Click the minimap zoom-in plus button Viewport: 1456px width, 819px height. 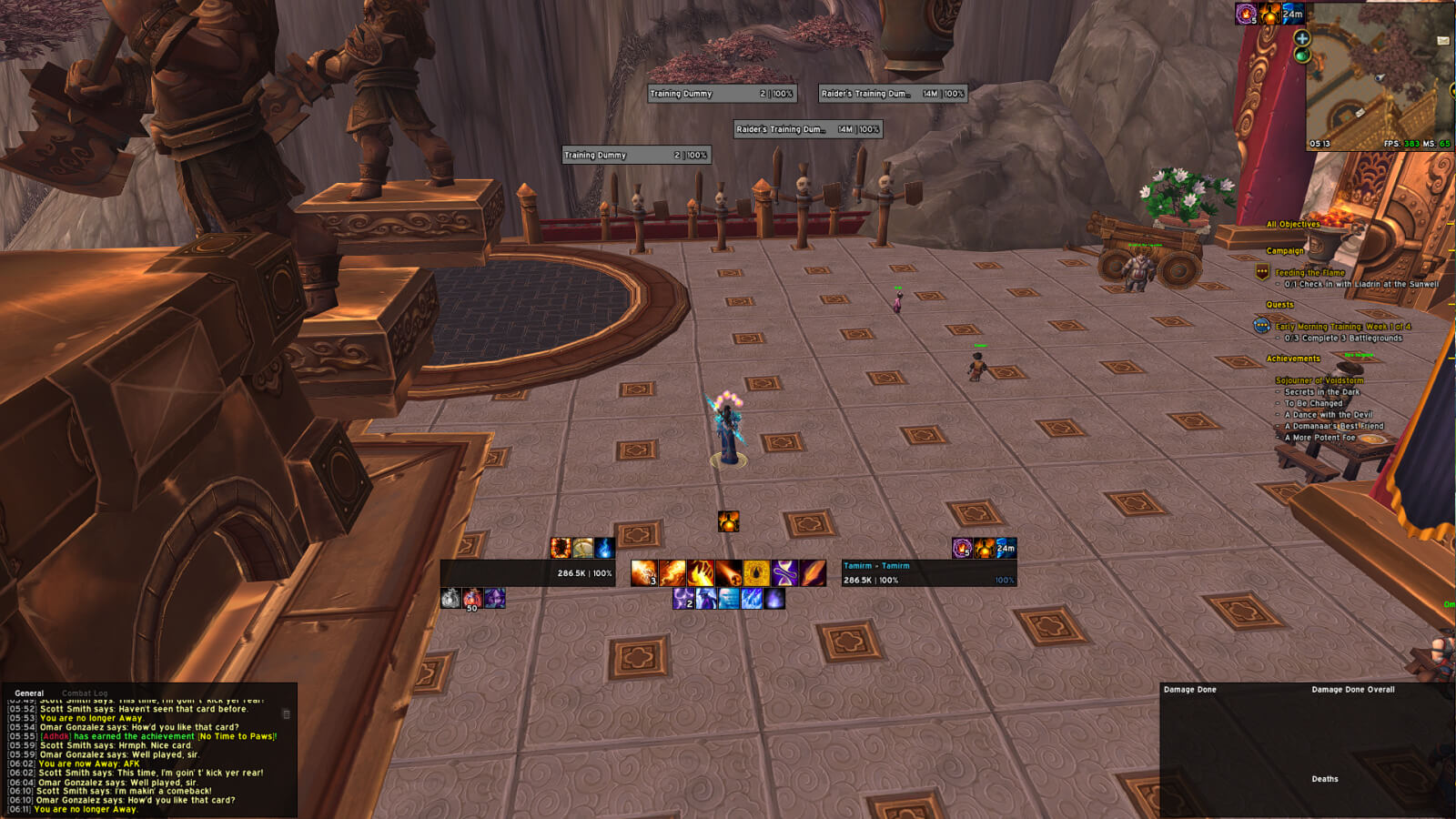tap(1301, 38)
